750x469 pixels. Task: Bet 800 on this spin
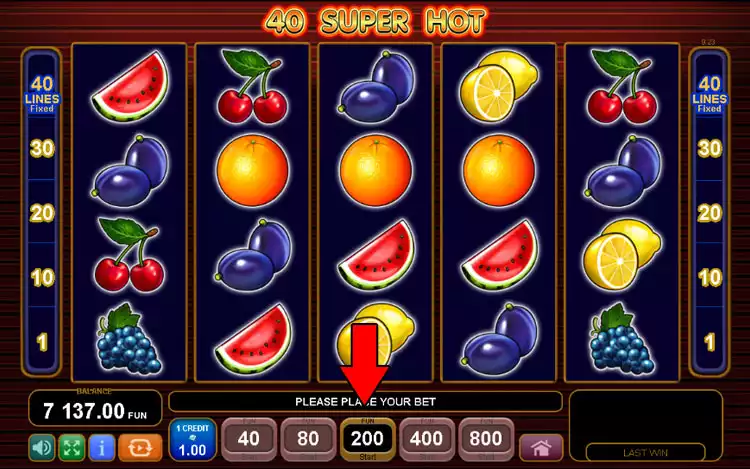click(x=486, y=438)
